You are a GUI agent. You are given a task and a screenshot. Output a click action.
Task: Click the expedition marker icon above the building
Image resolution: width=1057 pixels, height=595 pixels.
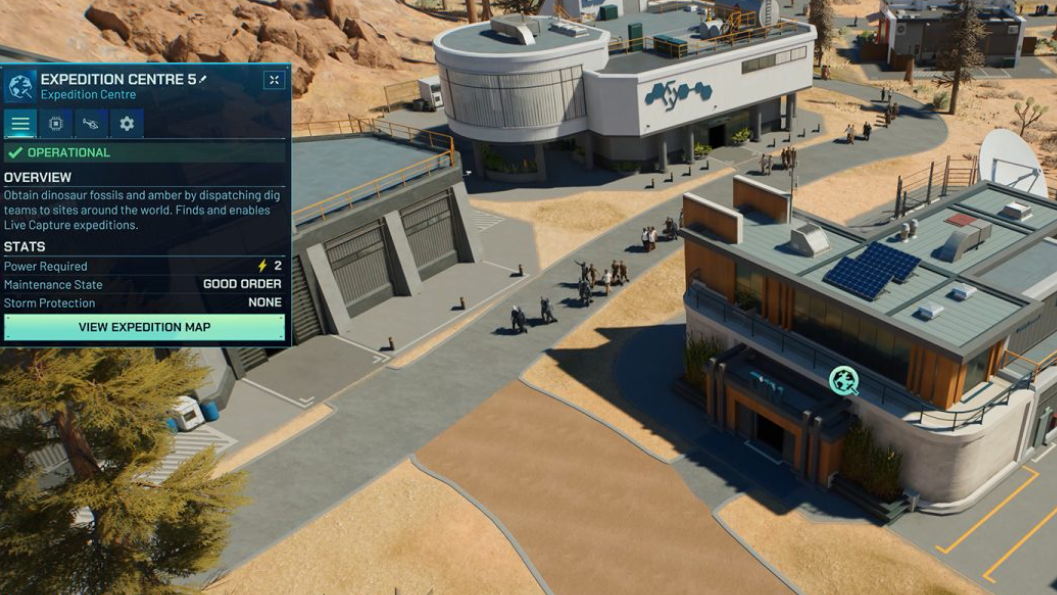pyautogui.click(x=843, y=380)
